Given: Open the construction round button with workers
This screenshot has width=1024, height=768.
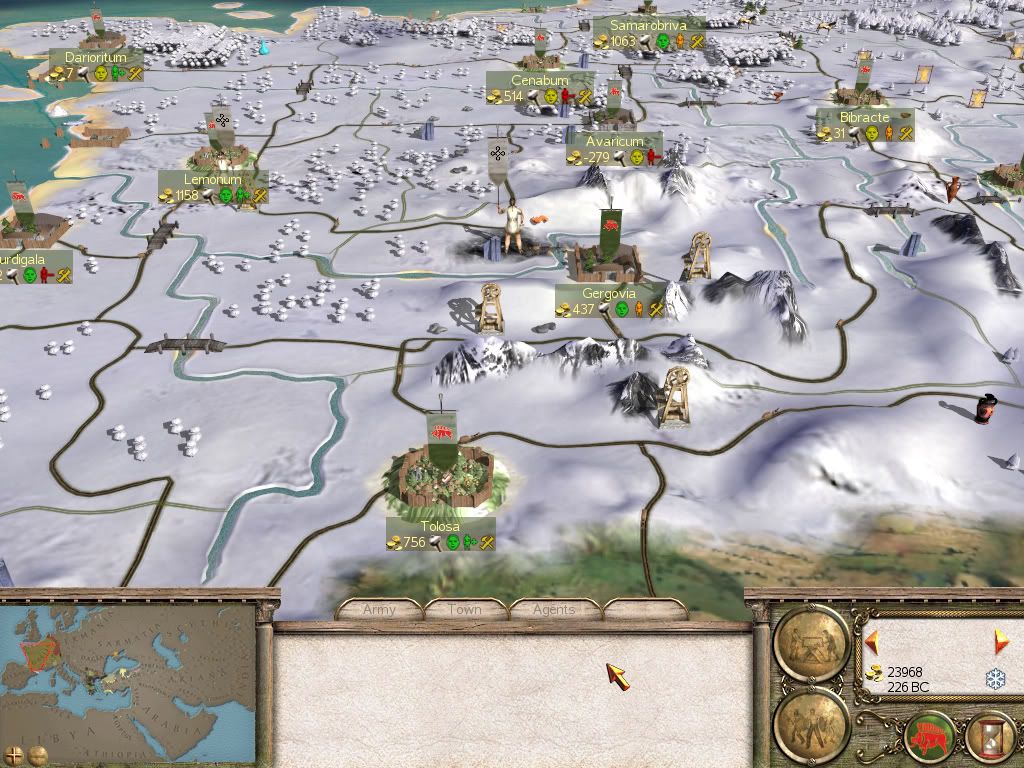Looking at the screenshot, I should tap(812, 639).
